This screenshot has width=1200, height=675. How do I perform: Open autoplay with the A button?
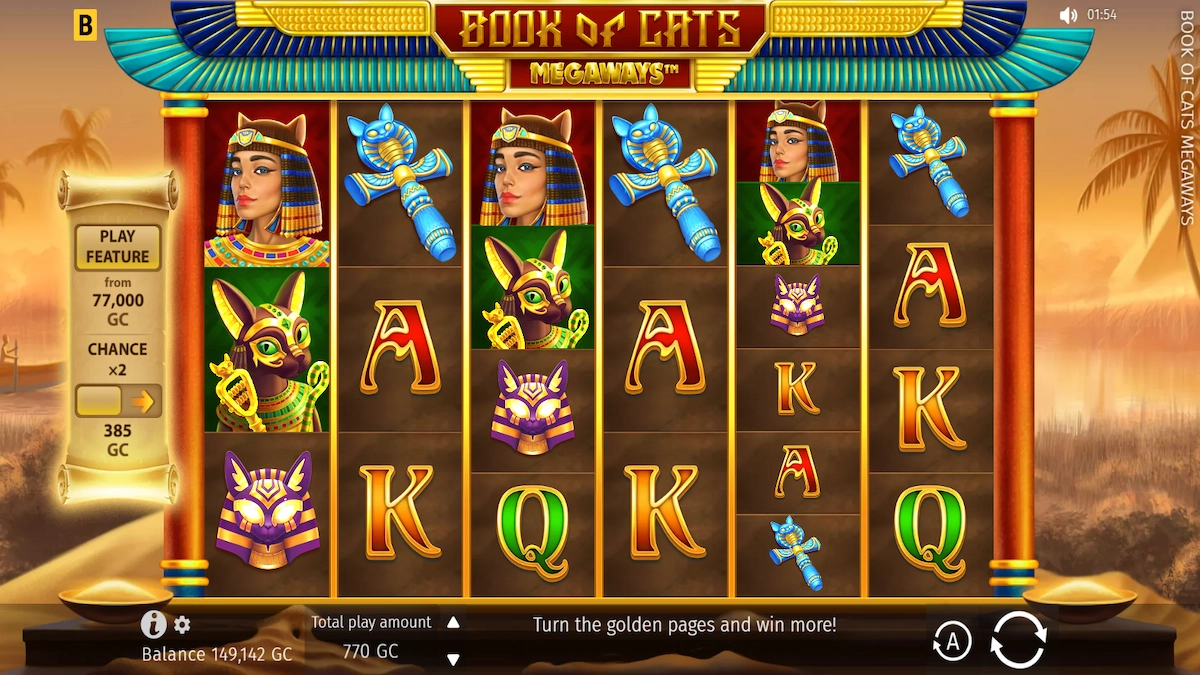coord(951,642)
